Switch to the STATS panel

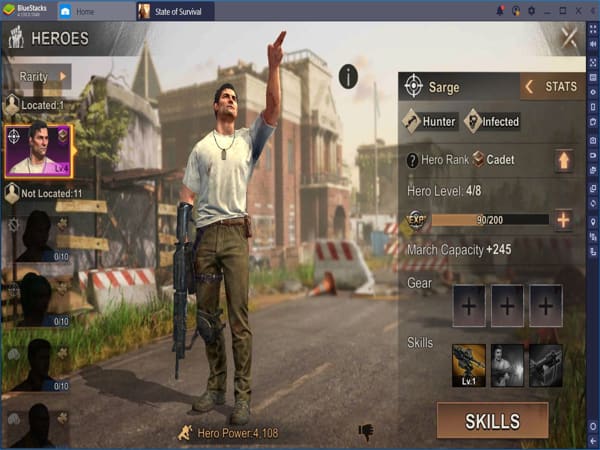tap(551, 87)
